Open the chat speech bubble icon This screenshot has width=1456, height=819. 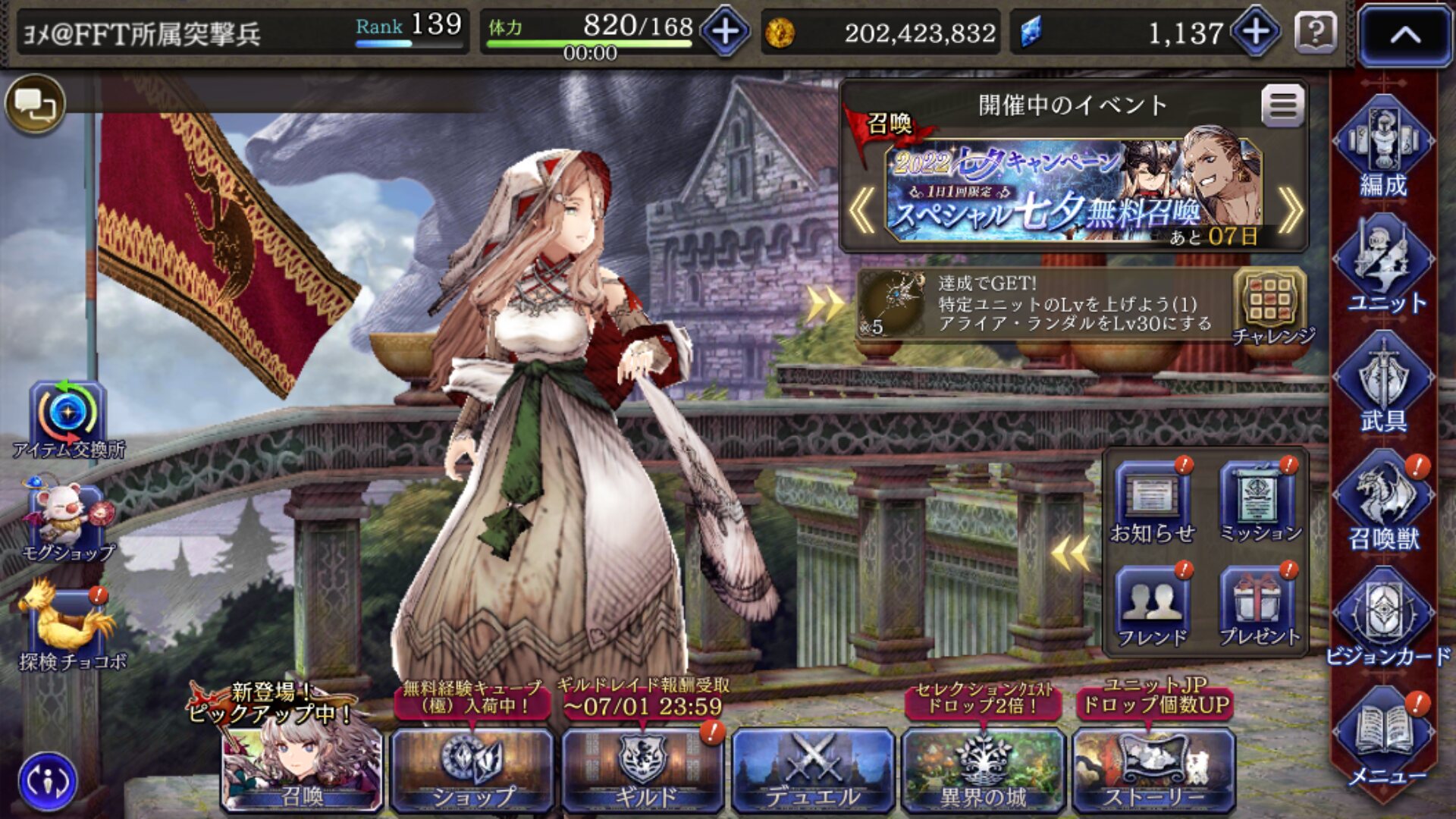[35, 104]
